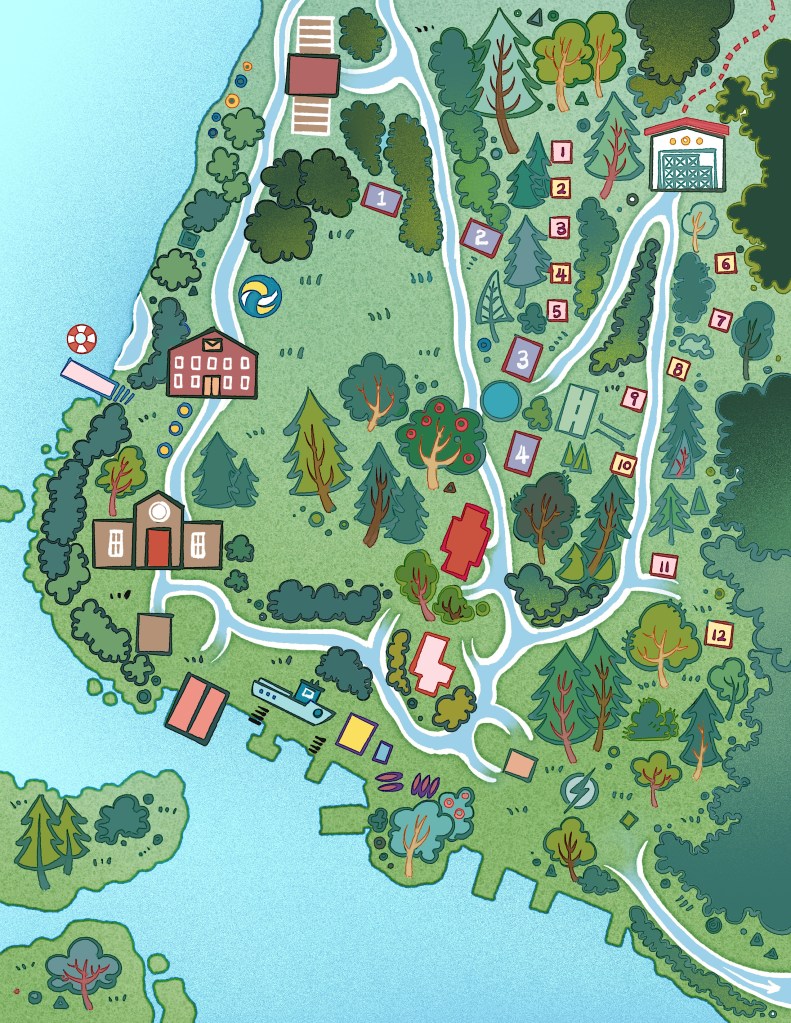Select the purple building labeled 4
The width and height of the screenshot is (791, 1023).
pyautogui.click(x=522, y=452)
